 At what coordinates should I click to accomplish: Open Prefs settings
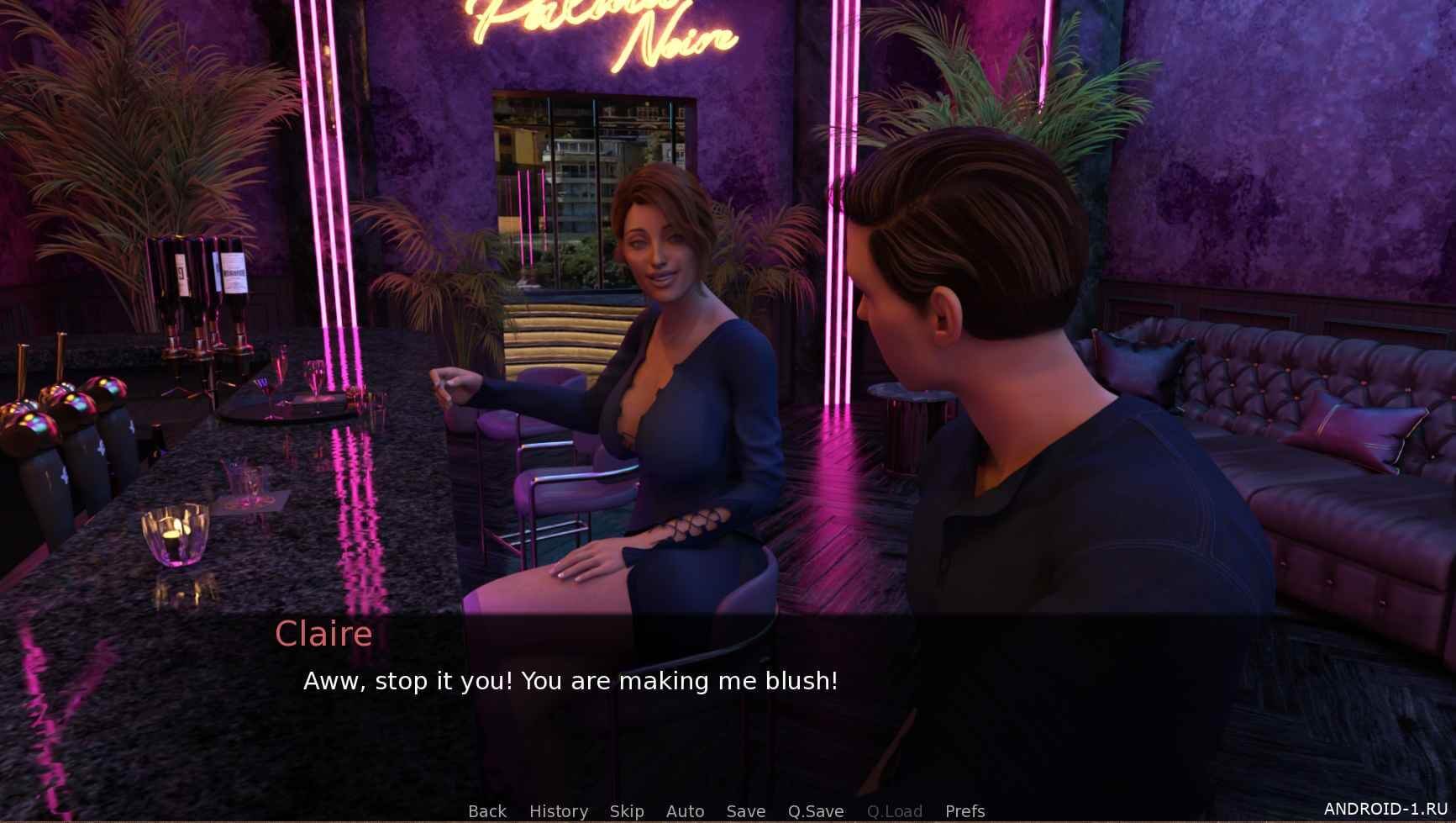coord(965,810)
